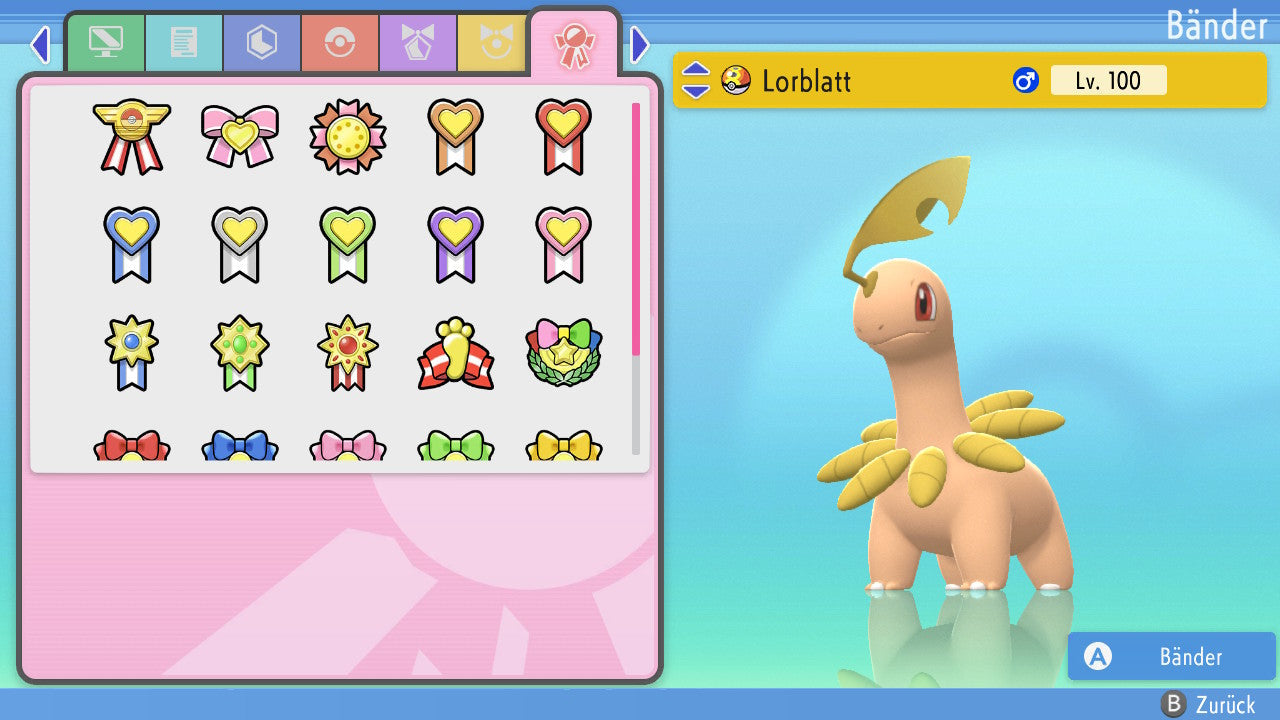Open the yellow face tab
This screenshot has width=1280, height=720.
coord(492,42)
